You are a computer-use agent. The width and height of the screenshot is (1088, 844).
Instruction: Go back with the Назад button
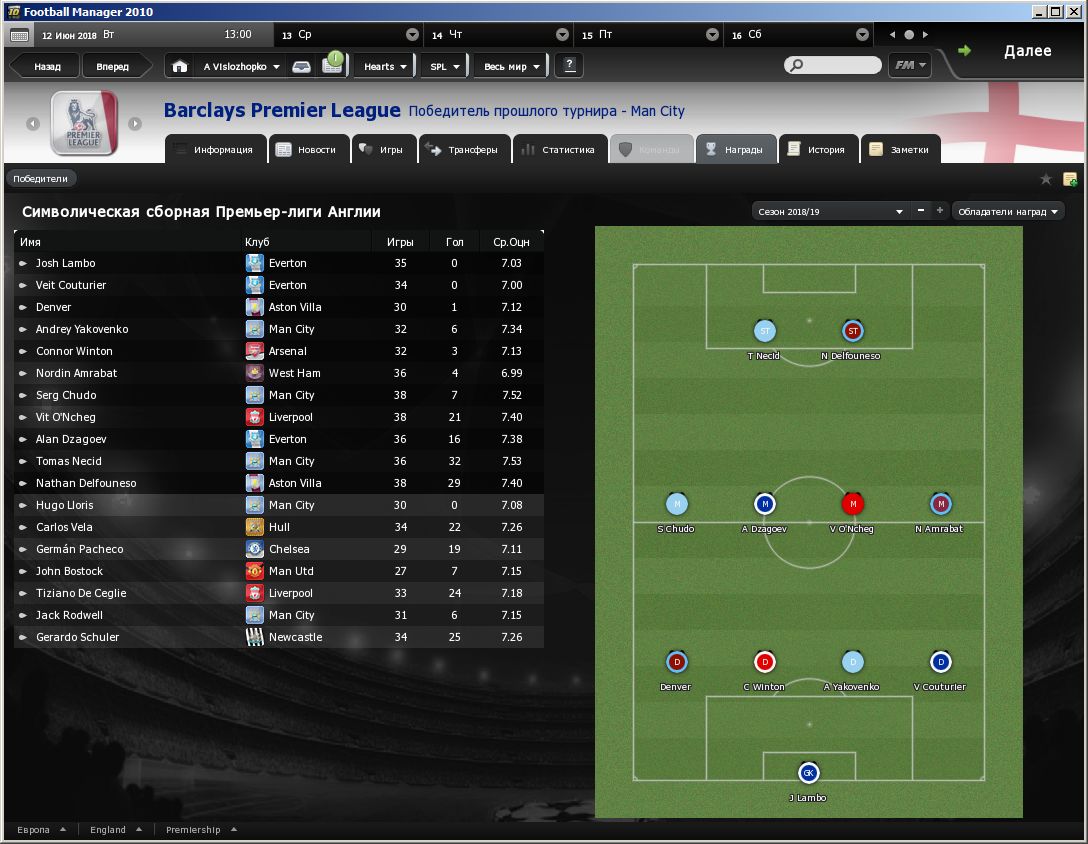[46, 67]
